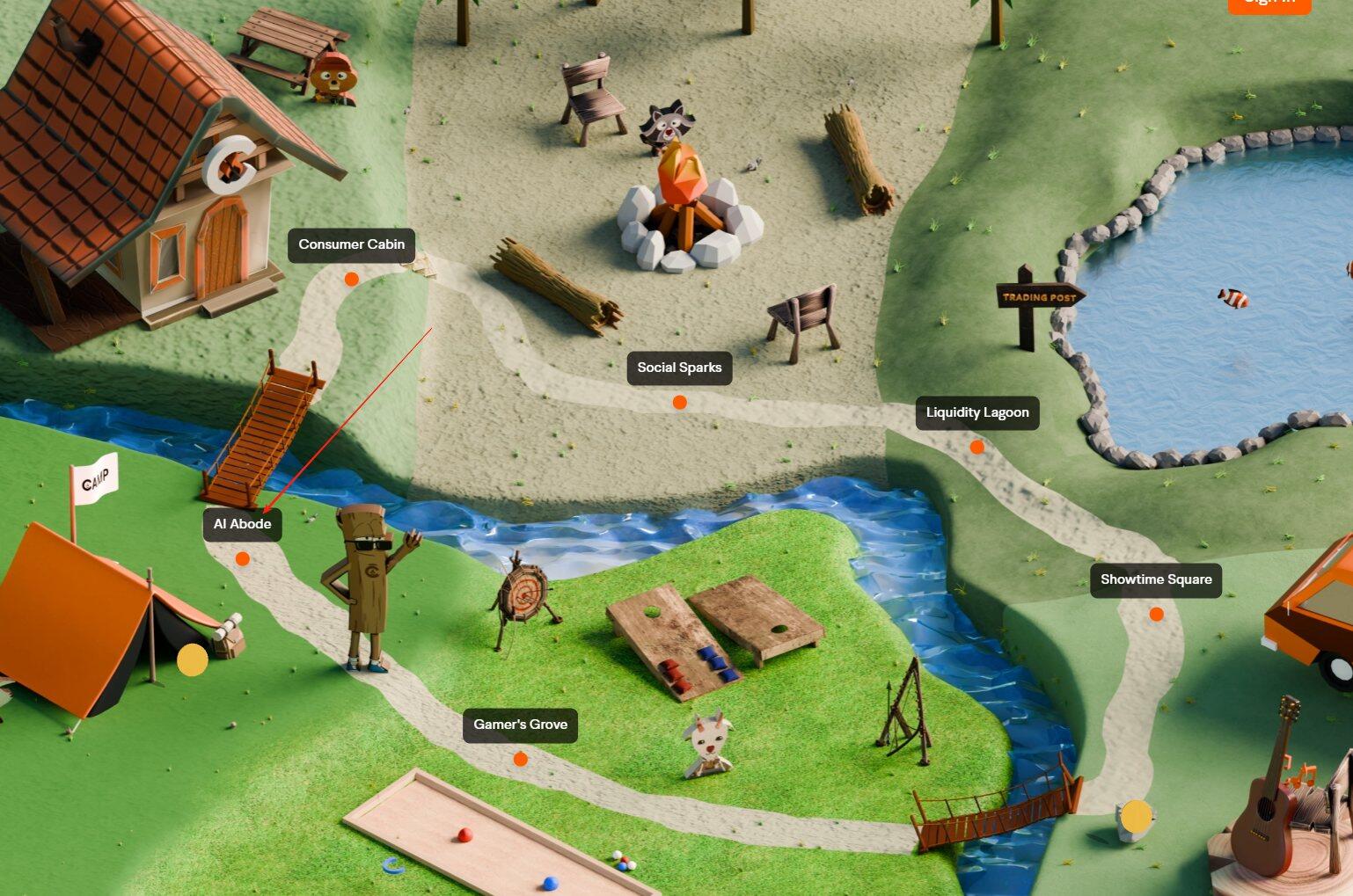Select the Showtime Square marker
1353x896 pixels.
(1154, 613)
